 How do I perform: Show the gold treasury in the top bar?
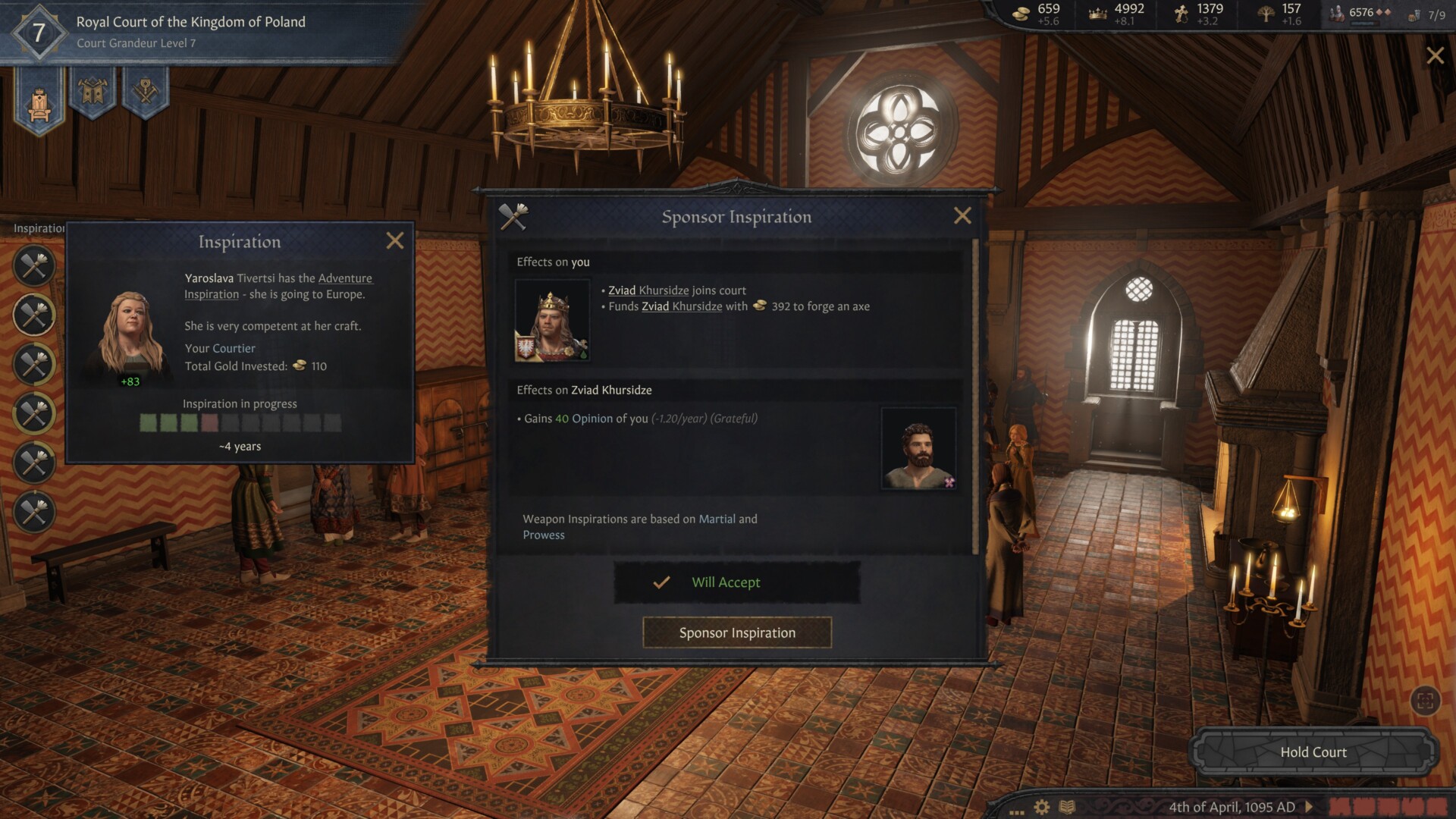(1040, 14)
